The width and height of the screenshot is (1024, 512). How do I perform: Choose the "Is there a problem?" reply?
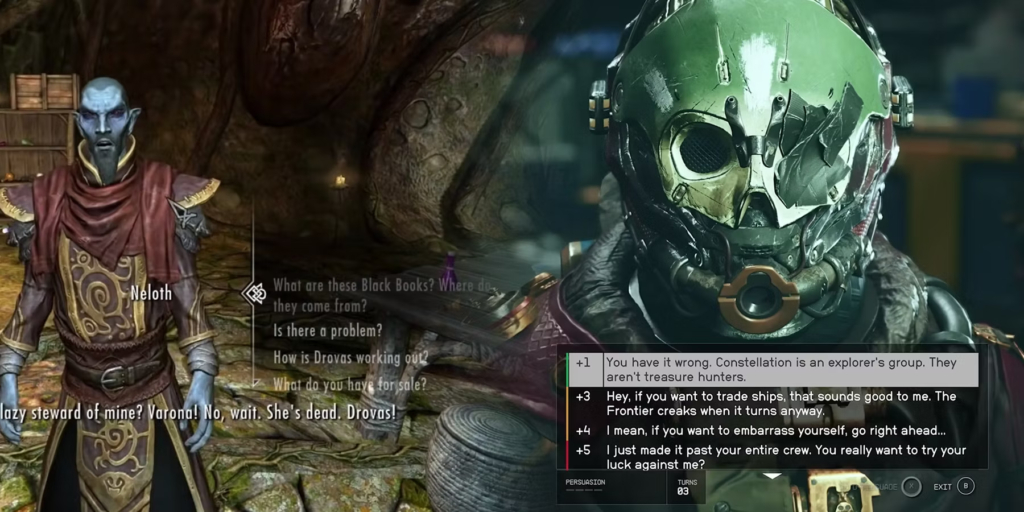pyautogui.click(x=327, y=331)
